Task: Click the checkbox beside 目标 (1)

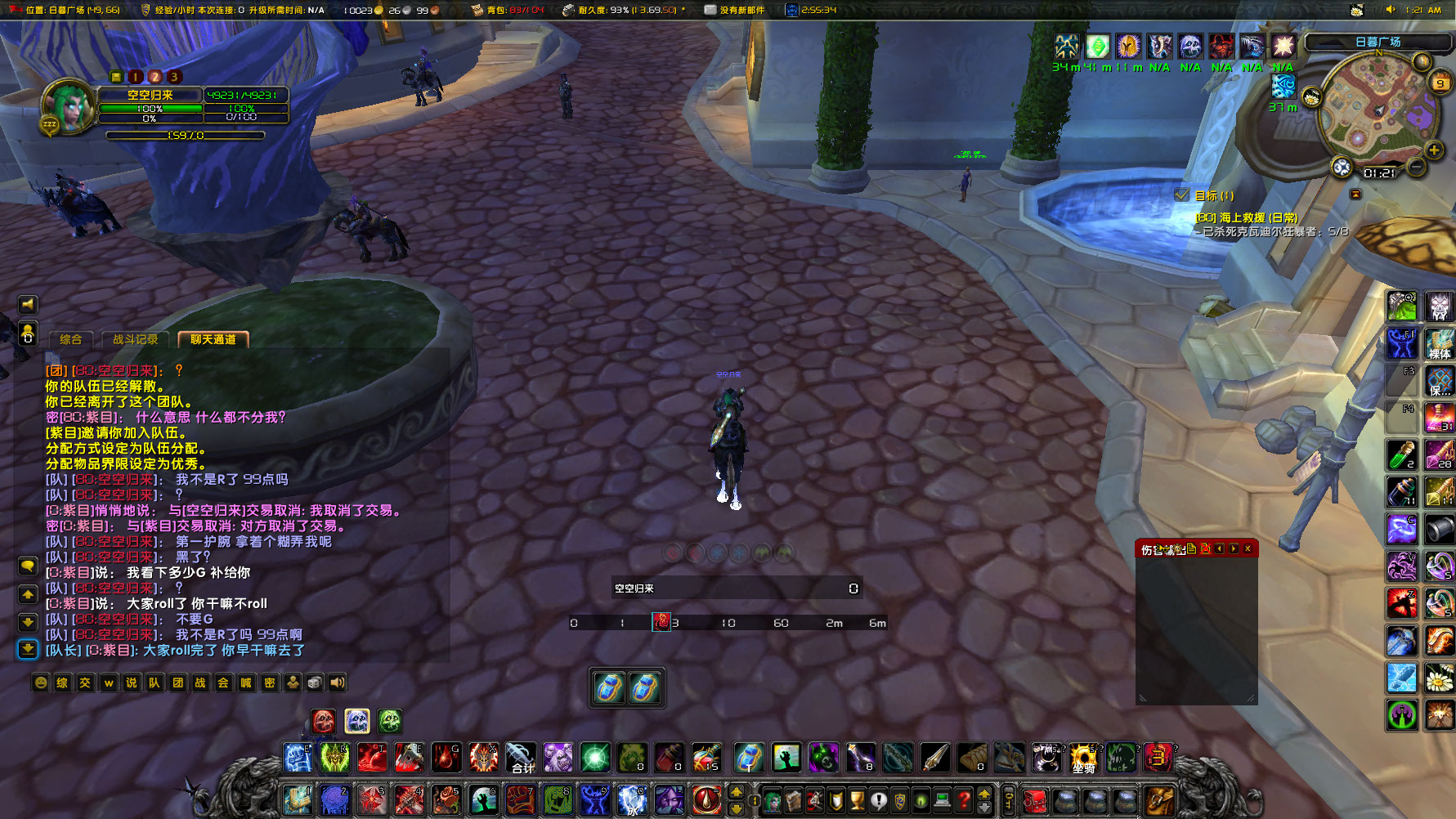Action: click(x=1182, y=195)
